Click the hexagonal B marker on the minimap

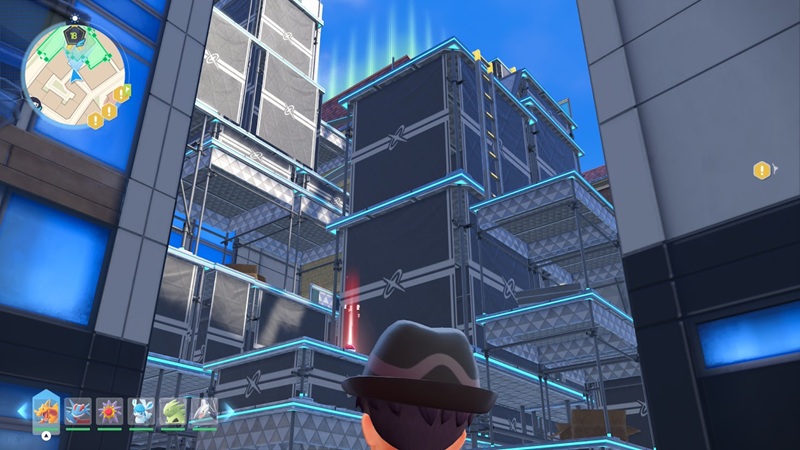[x=72, y=35]
